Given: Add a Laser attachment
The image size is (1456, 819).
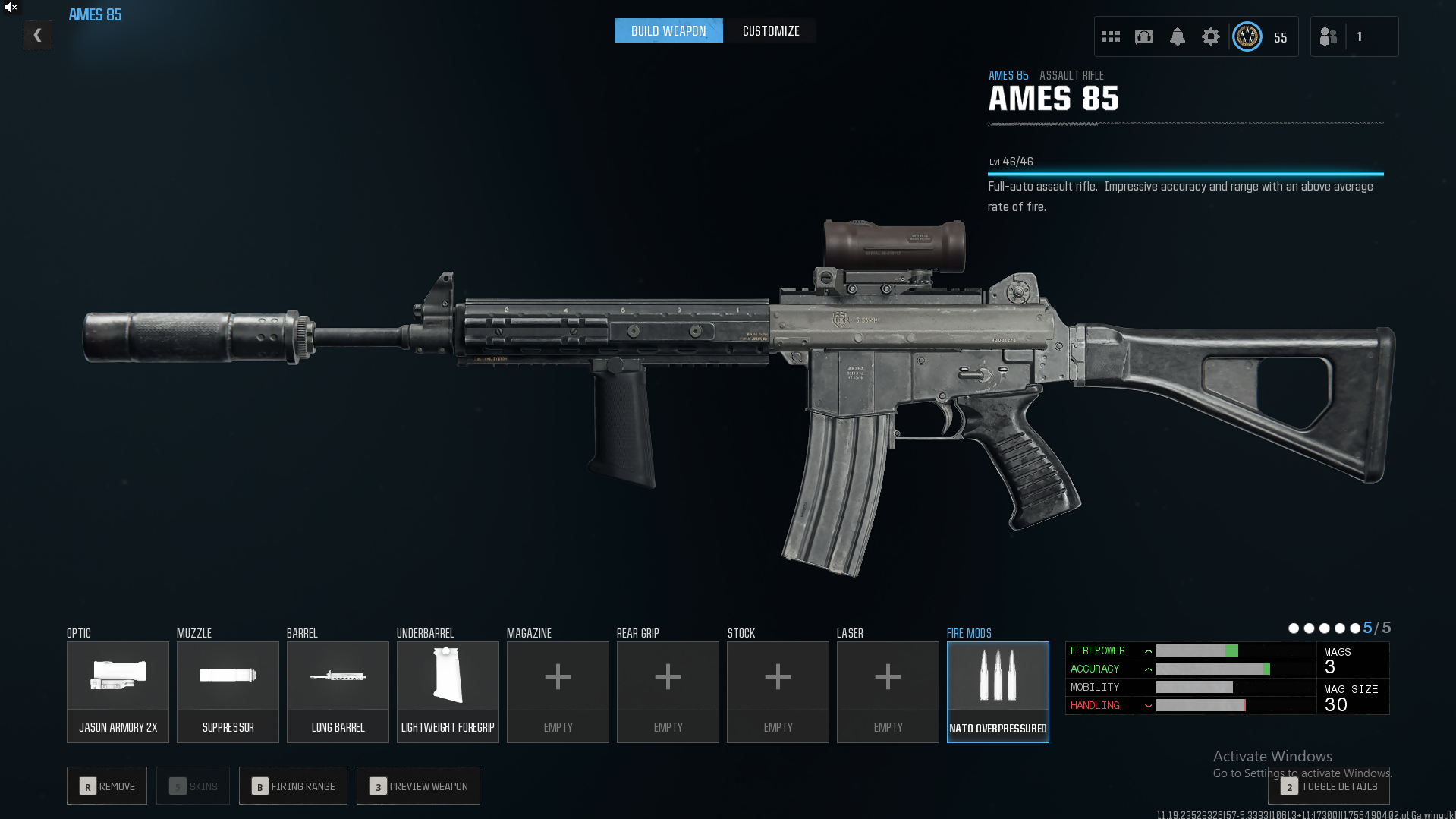Looking at the screenshot, I should (x=888, y=691).
